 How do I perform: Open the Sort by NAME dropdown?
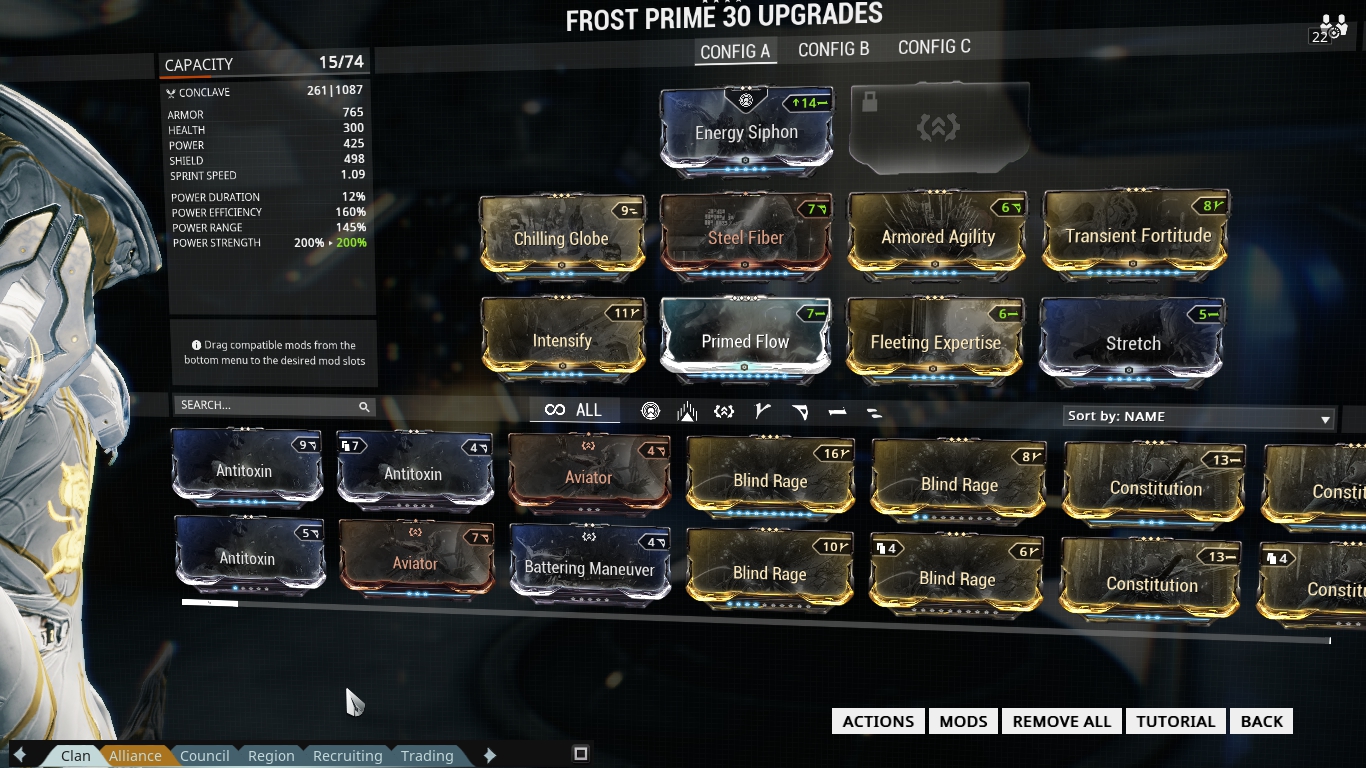click(1196, 416)
